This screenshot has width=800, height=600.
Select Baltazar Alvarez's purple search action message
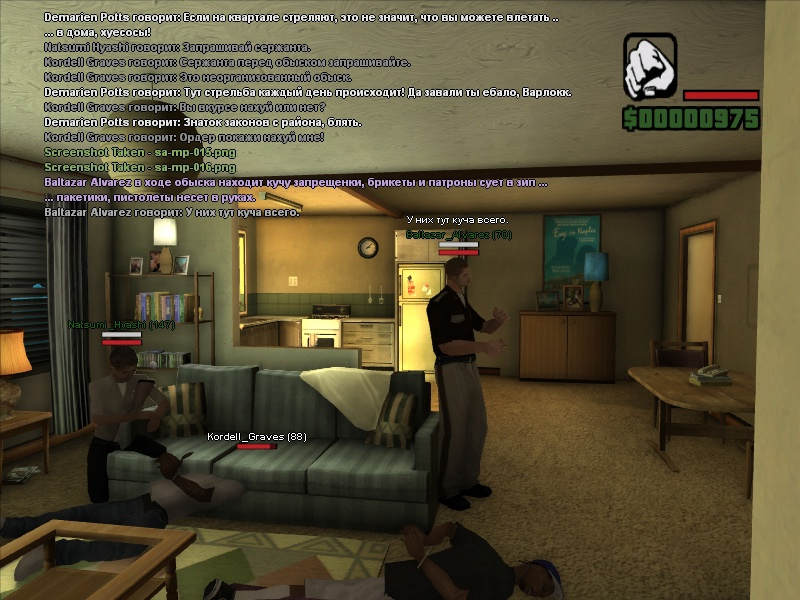295,183
